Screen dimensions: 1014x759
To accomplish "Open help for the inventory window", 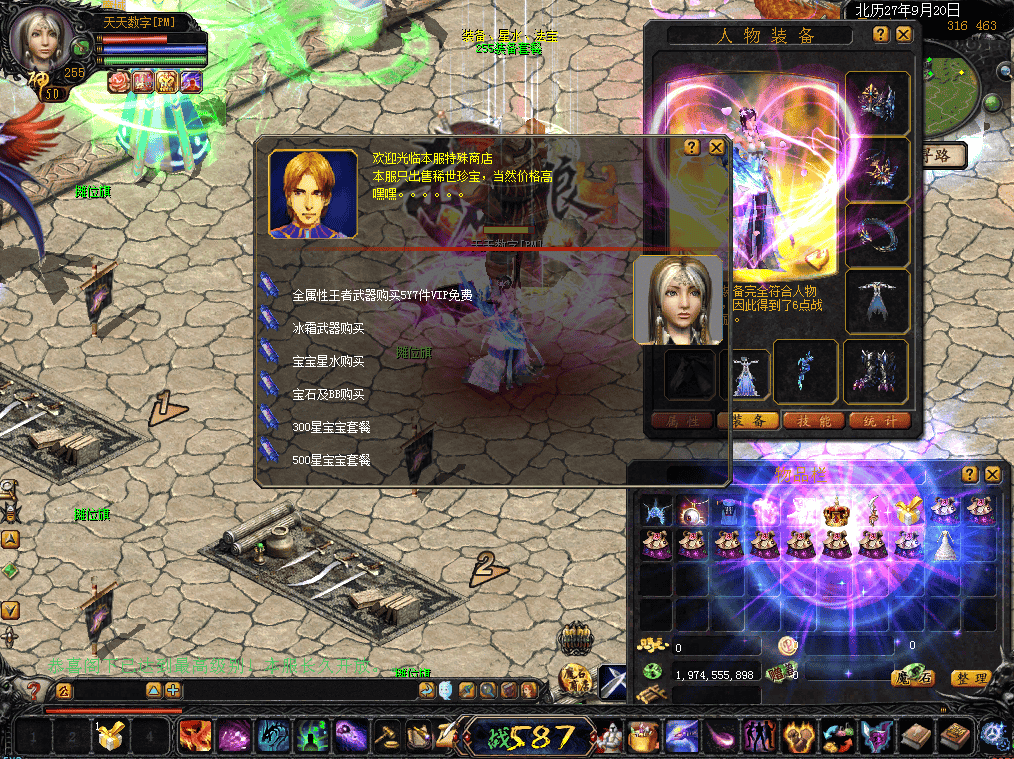I will (969, 474).
